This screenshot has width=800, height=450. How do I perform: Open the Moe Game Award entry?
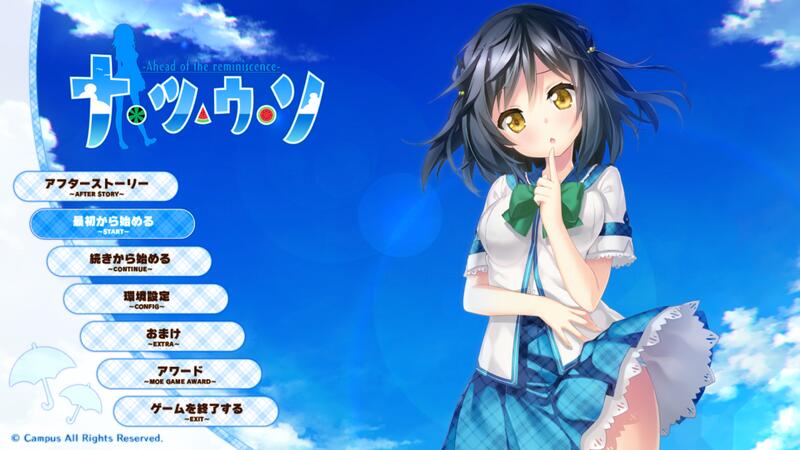click(179, 373)
